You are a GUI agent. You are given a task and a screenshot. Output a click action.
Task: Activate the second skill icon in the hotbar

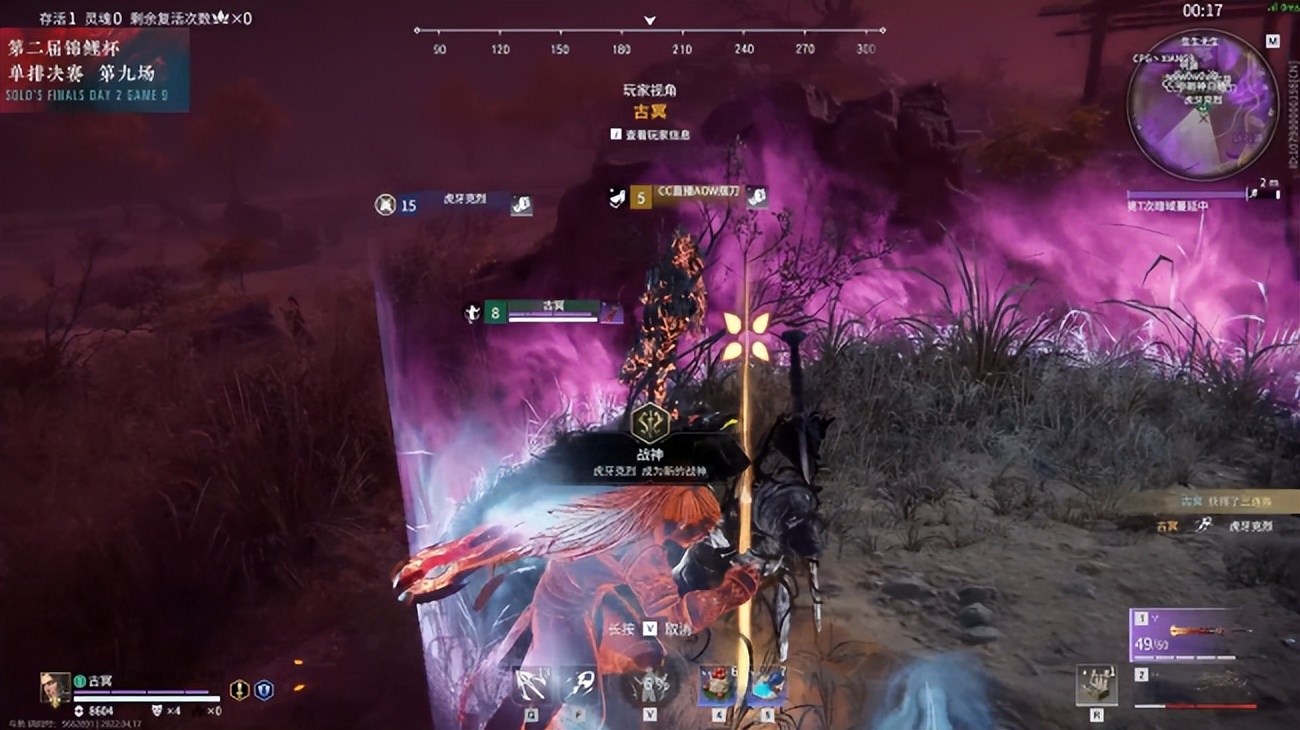tap(579, 686)
